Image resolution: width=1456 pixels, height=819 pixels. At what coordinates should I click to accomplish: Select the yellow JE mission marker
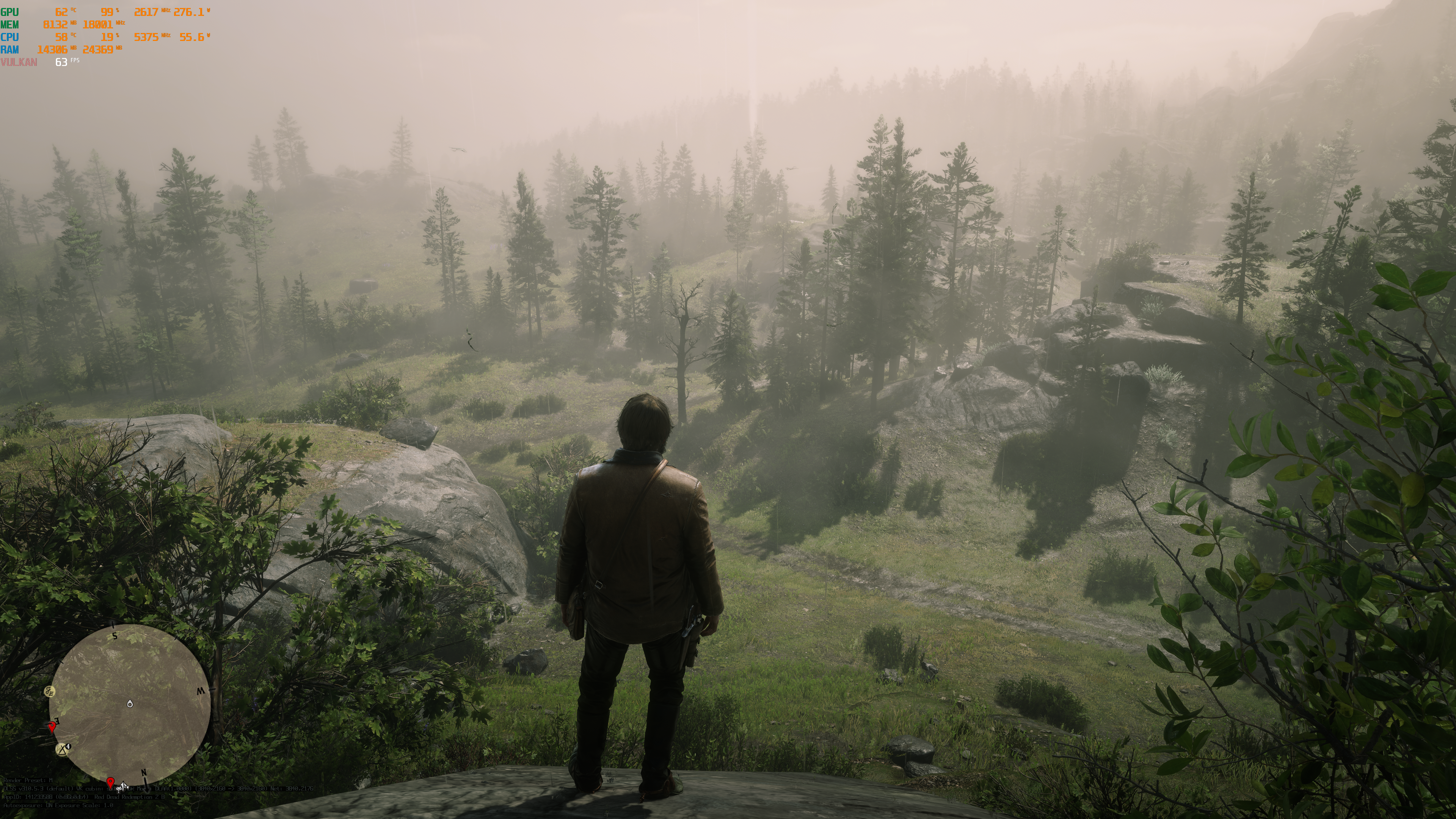pos(50,691)
